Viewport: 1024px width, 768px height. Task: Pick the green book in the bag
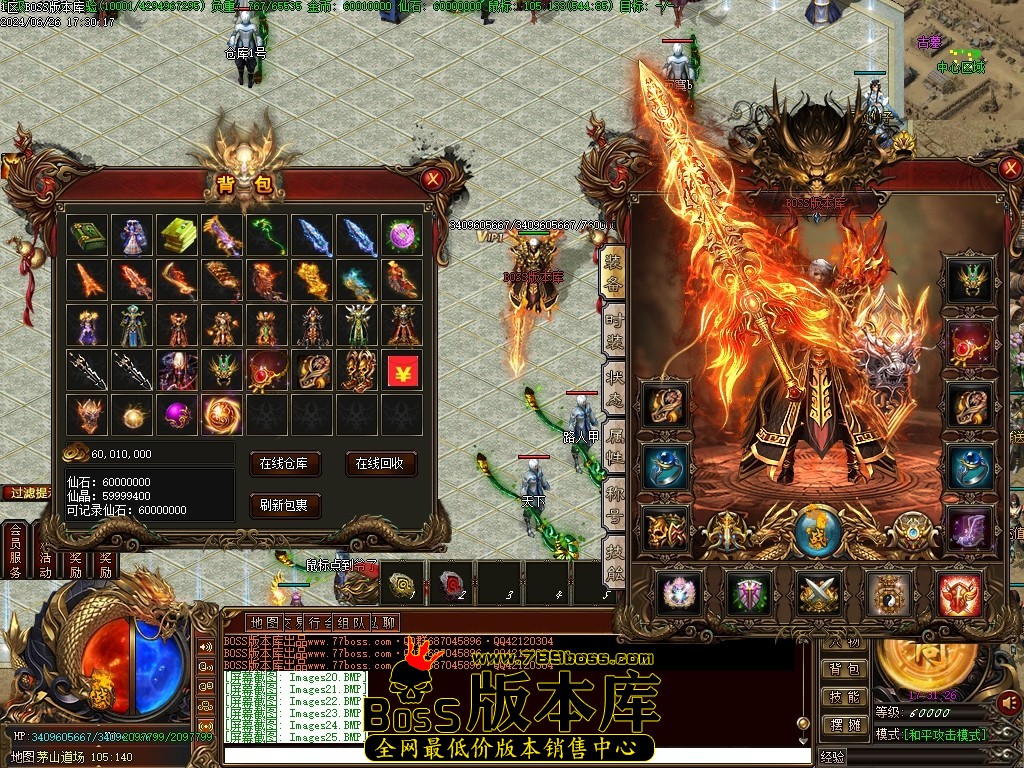87,235
